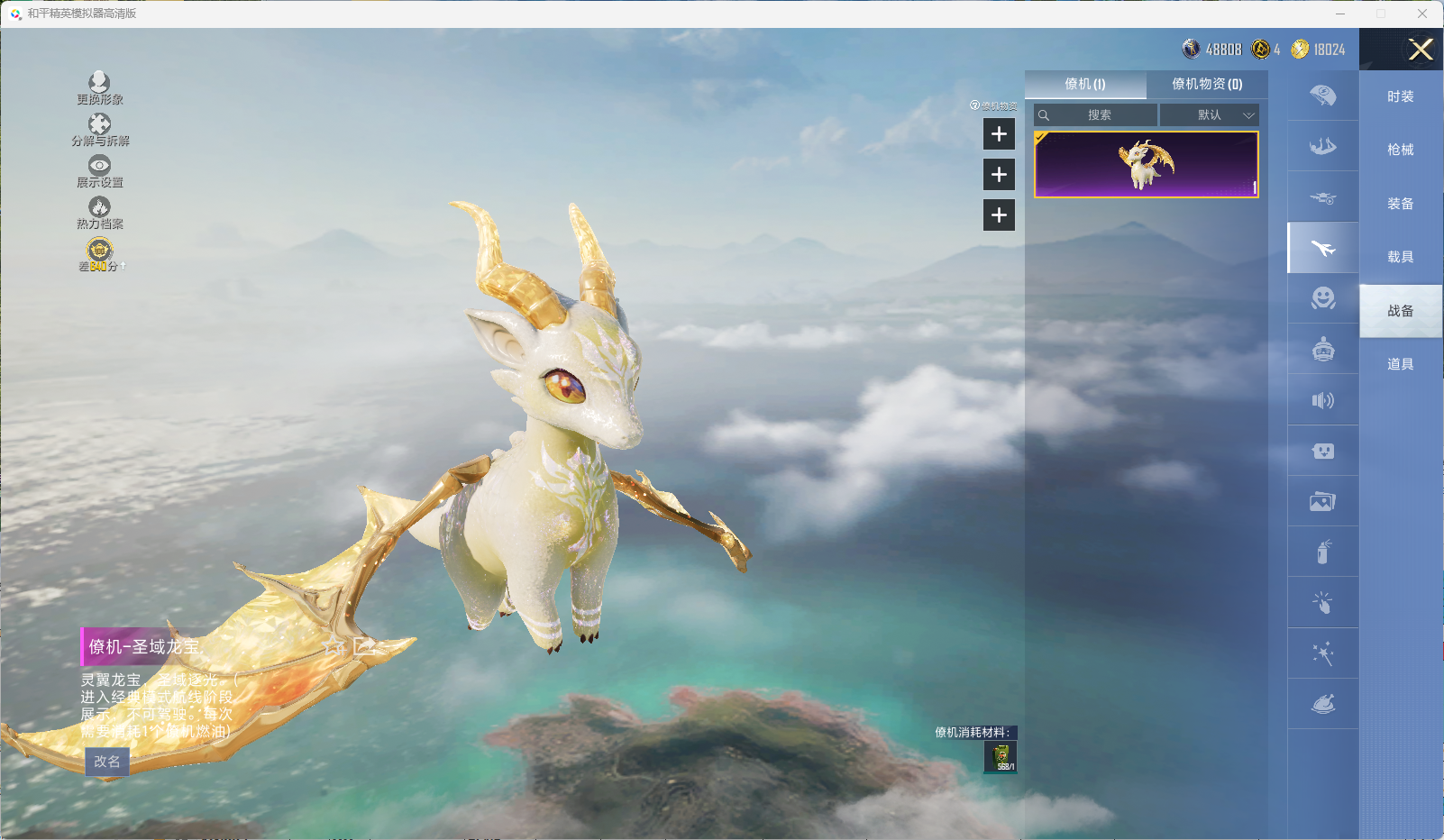Viewport: 1444px width, 840px height.
Task: Open the 枪械 firearms category
Action: tap(1400, 150)
